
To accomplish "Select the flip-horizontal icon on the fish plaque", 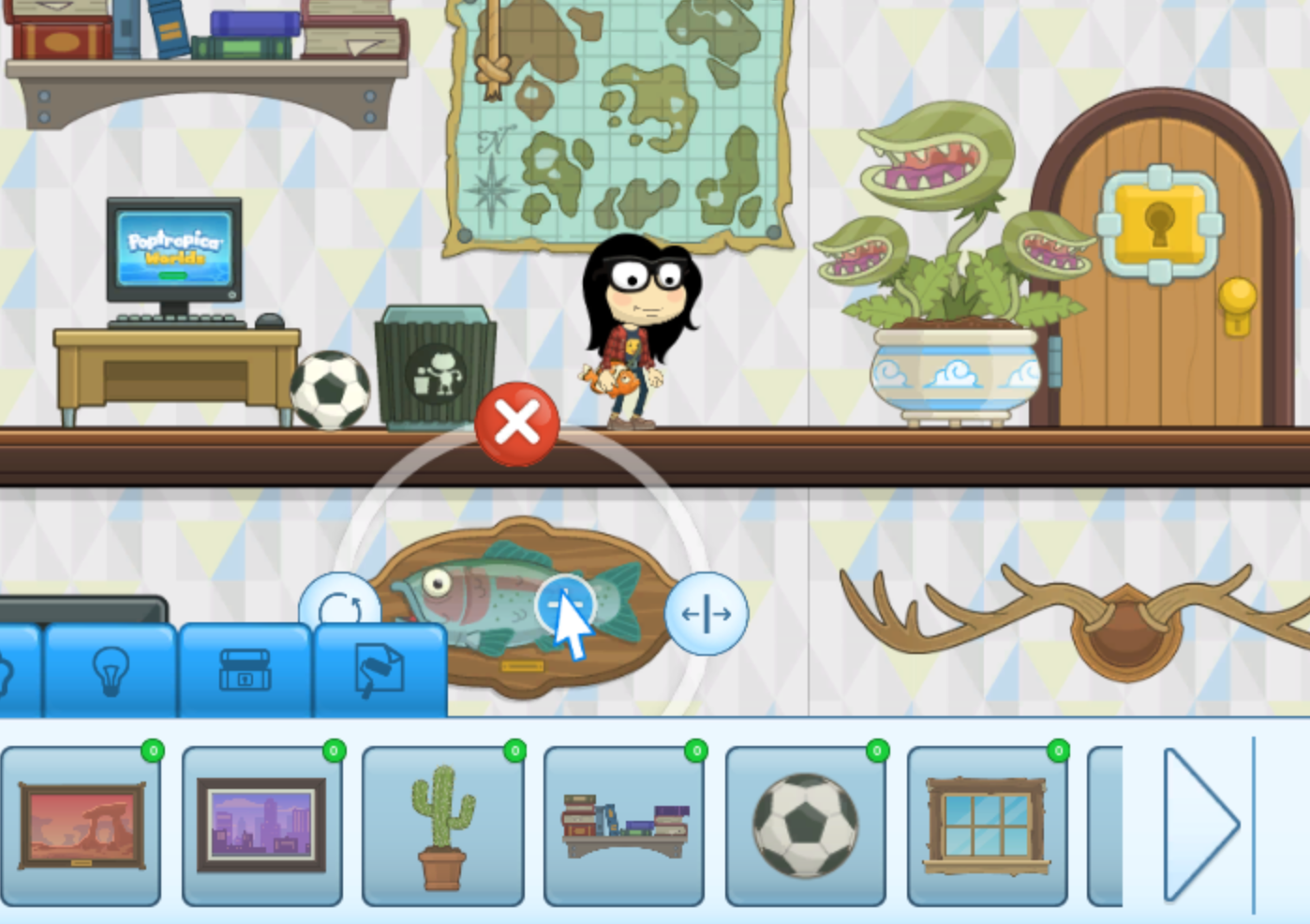I will (704, 614).
